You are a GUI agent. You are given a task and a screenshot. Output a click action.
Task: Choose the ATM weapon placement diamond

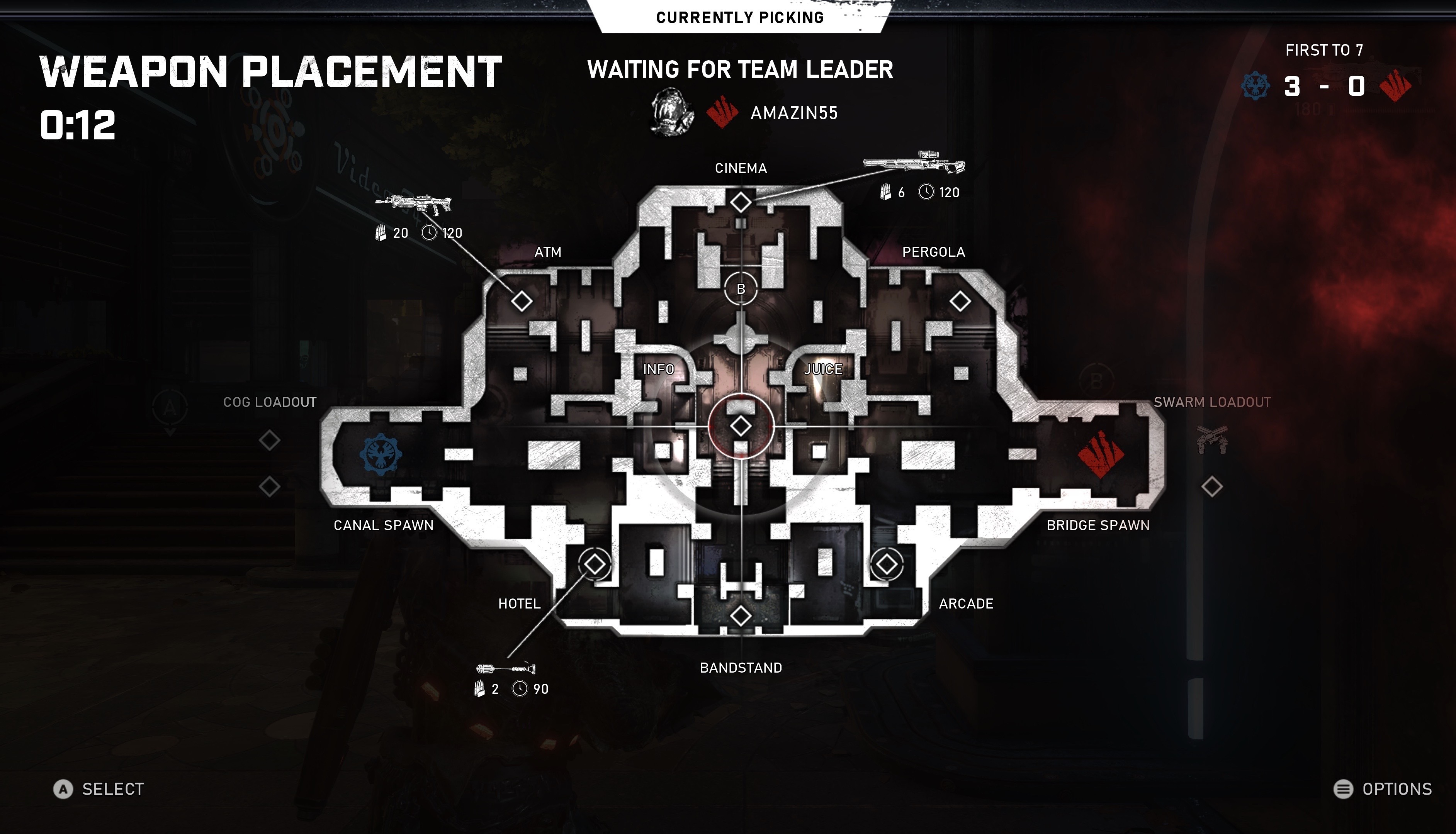point(522,301)
